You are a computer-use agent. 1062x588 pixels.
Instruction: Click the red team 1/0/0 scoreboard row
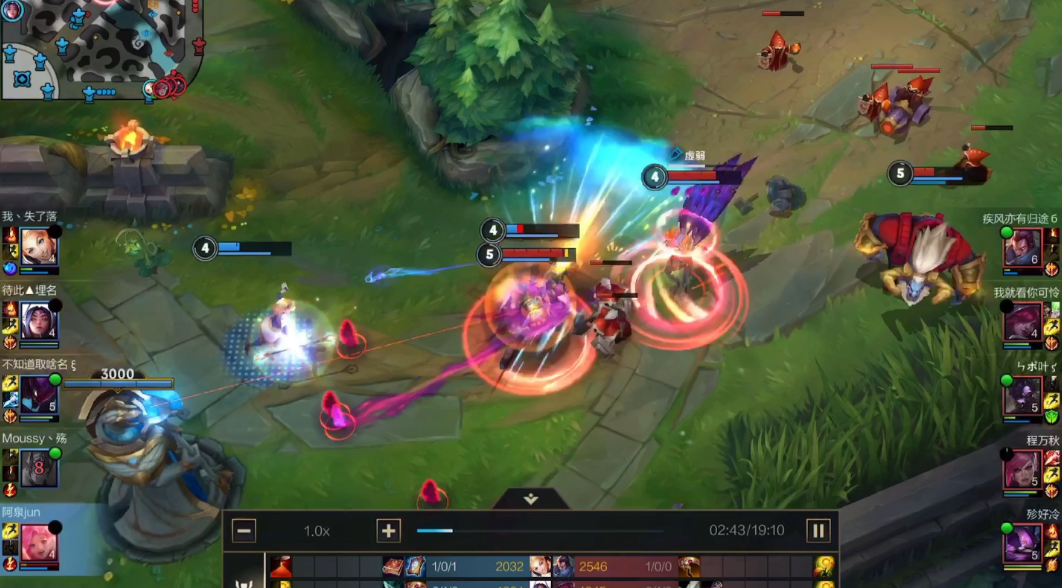tap(620, 567)
